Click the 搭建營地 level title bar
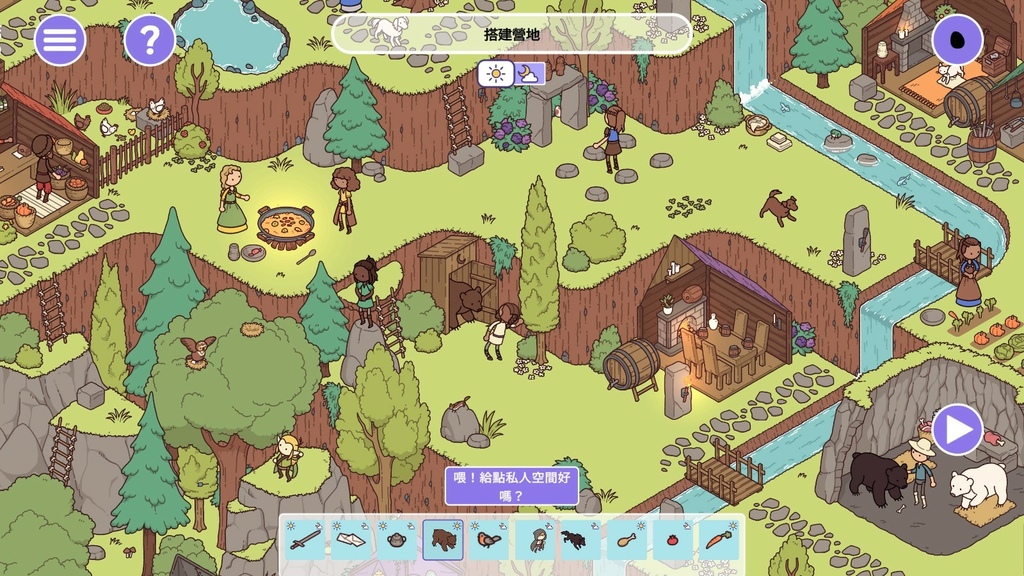Screen dimensions: 1024x576 click(511, 34)
